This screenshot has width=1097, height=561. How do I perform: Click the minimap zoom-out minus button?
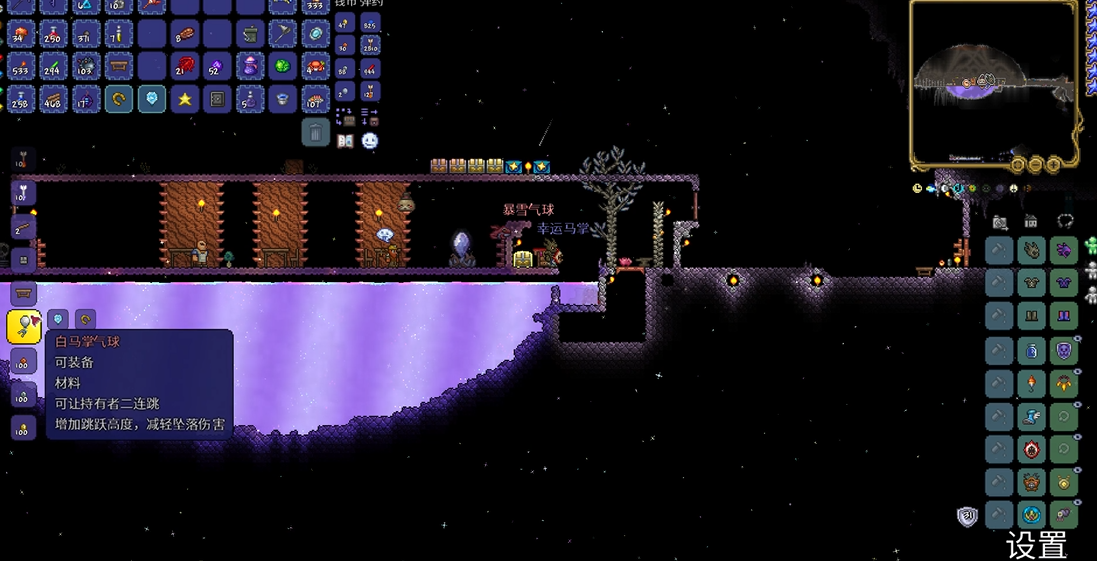1035,164
